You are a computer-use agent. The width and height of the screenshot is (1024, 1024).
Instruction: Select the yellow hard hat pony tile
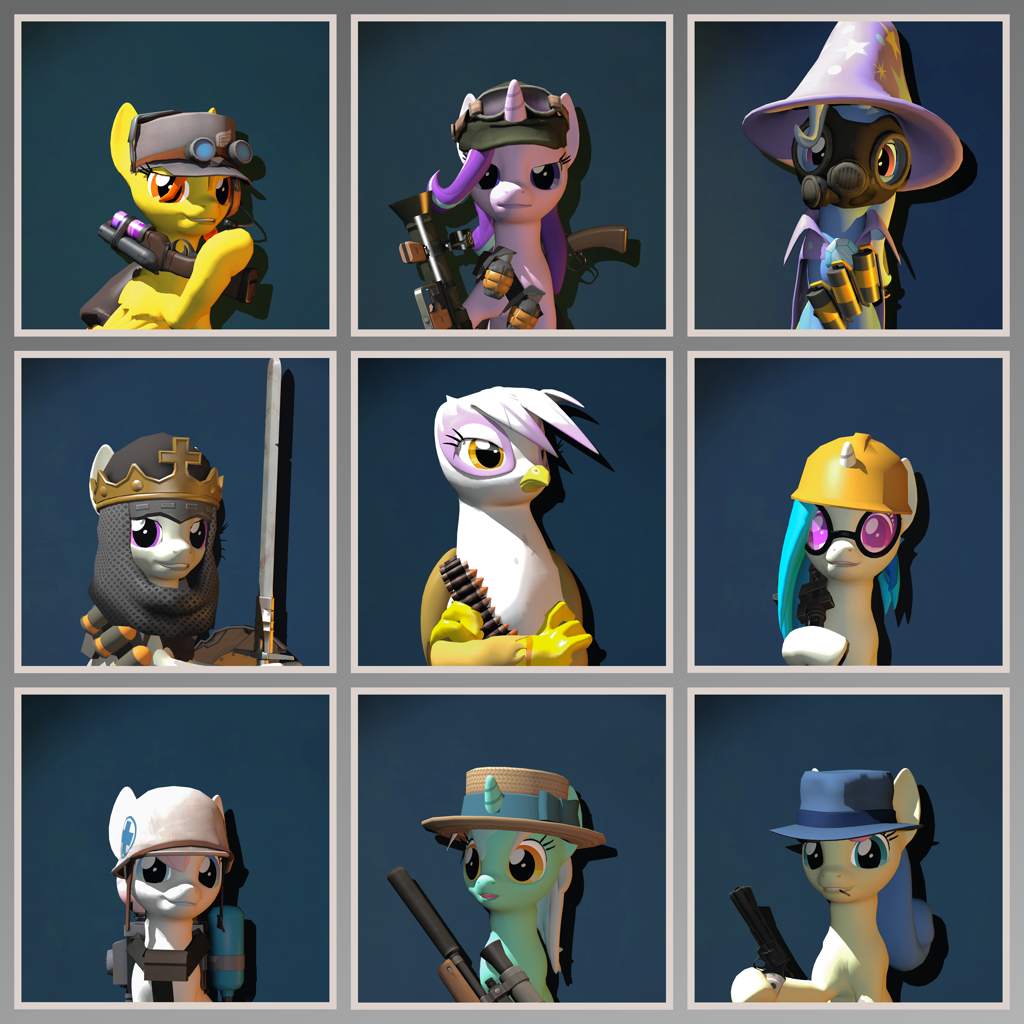(x=848, y=511)
